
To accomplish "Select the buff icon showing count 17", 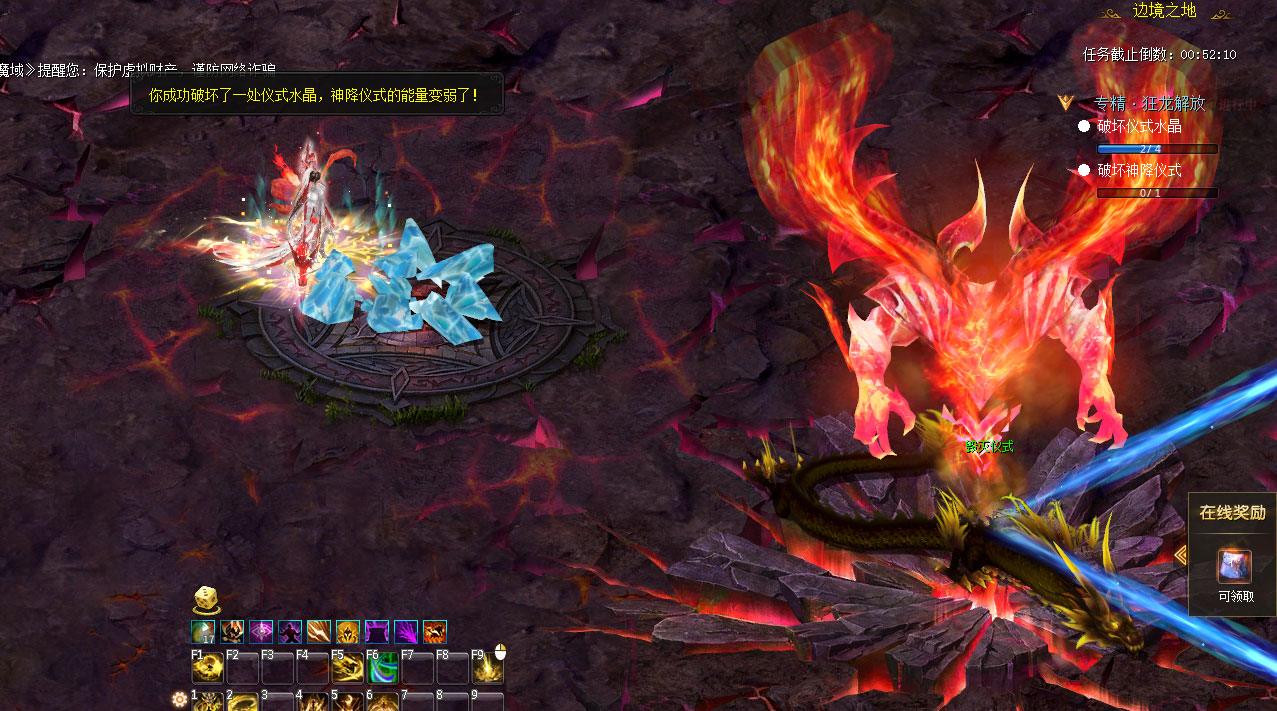I will pyautogui.click(x=203, y=632).
